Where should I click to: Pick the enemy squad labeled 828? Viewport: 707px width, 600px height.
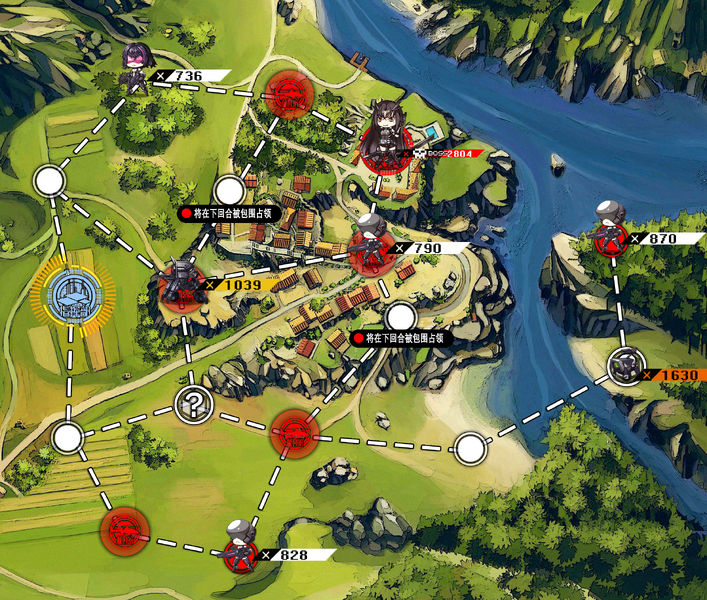pyautogui.click(x=240, y=546)
